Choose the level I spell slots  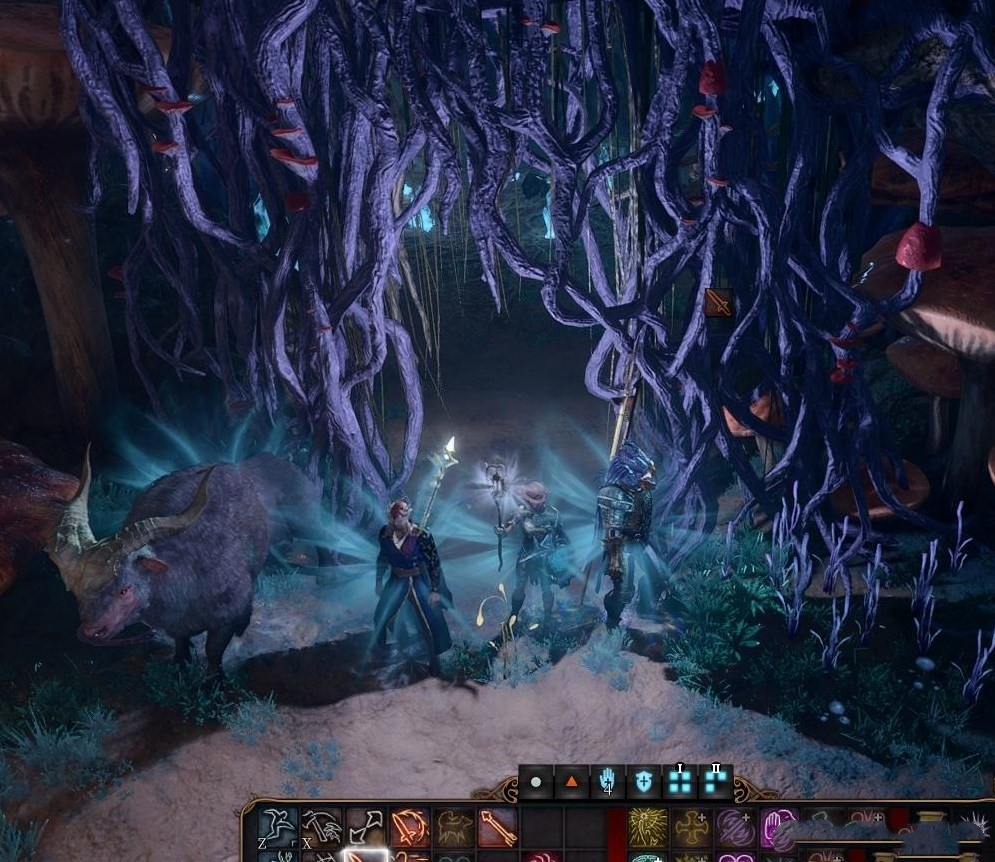(680, 782)
